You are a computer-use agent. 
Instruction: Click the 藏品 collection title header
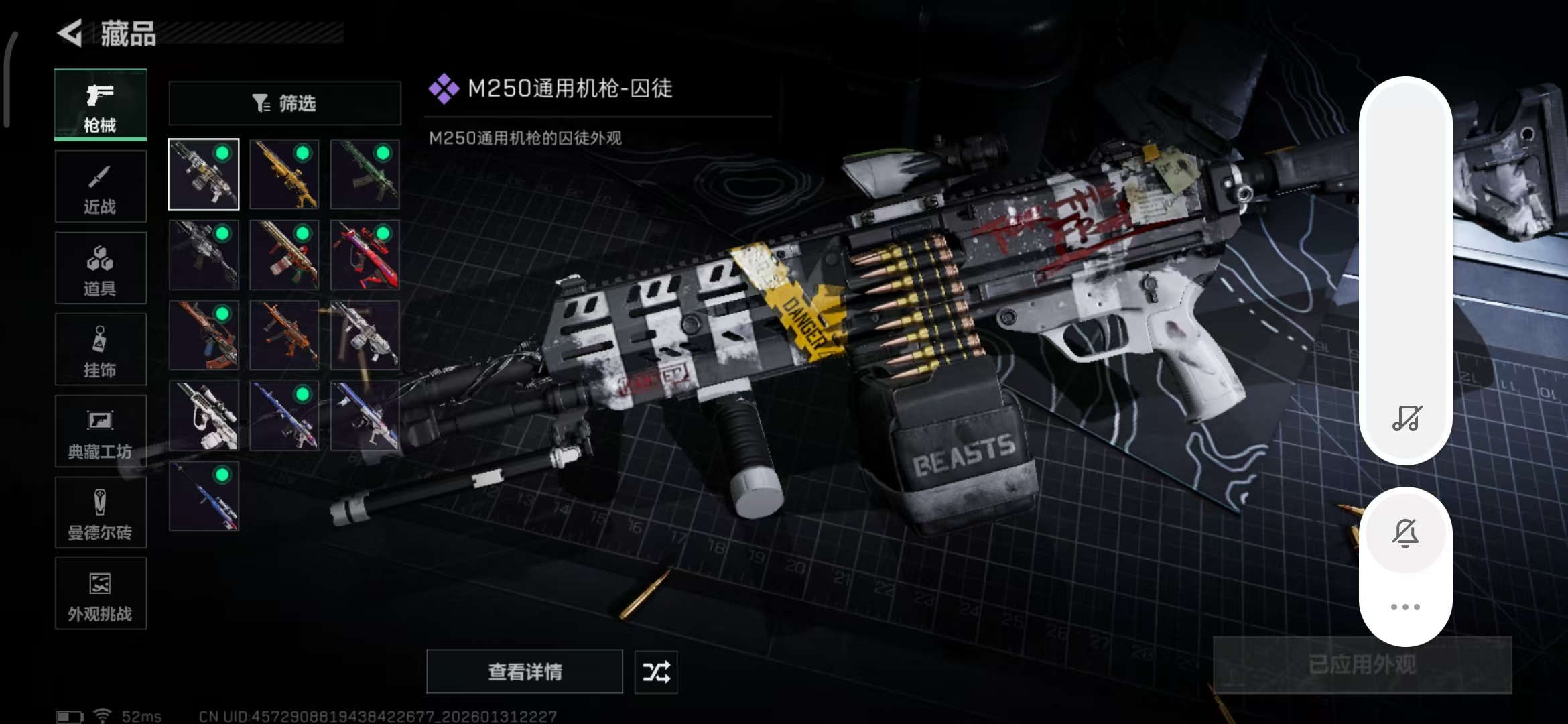point(129,35)
